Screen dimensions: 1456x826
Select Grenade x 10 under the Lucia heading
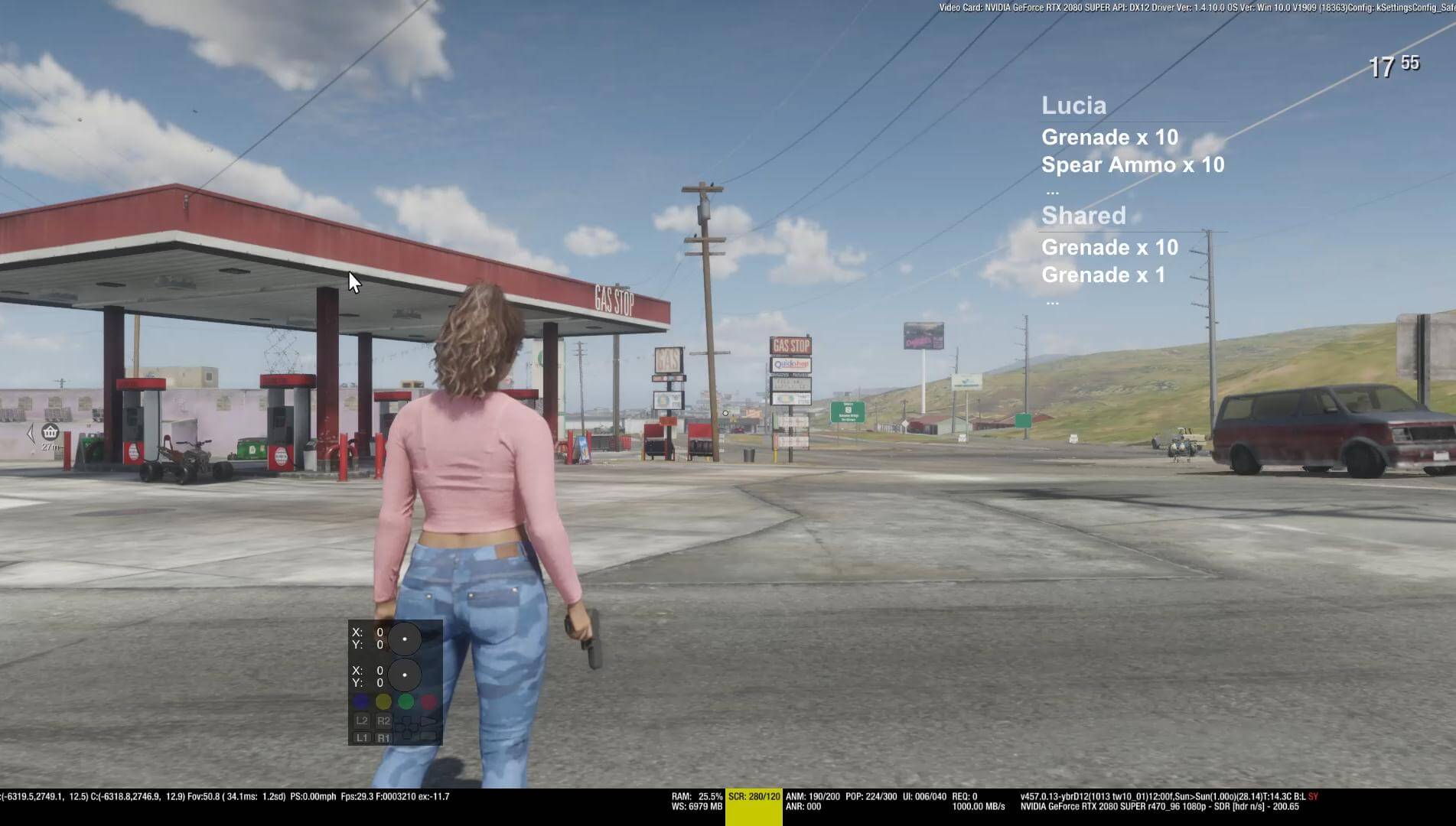click(1109, 138)
